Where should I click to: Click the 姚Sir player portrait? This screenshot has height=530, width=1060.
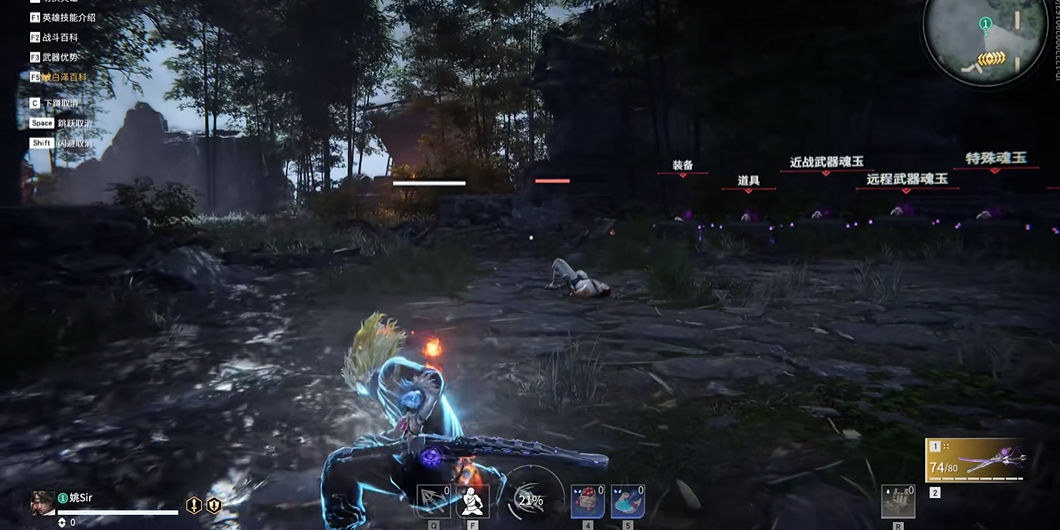pyautogui.click(x=43, y=502)
